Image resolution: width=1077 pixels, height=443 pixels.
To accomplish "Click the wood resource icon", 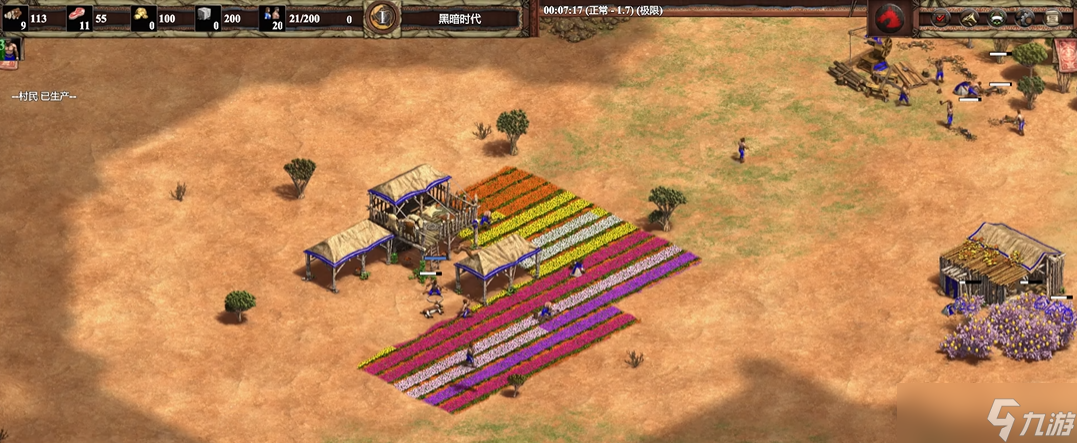I will [16, 16].
